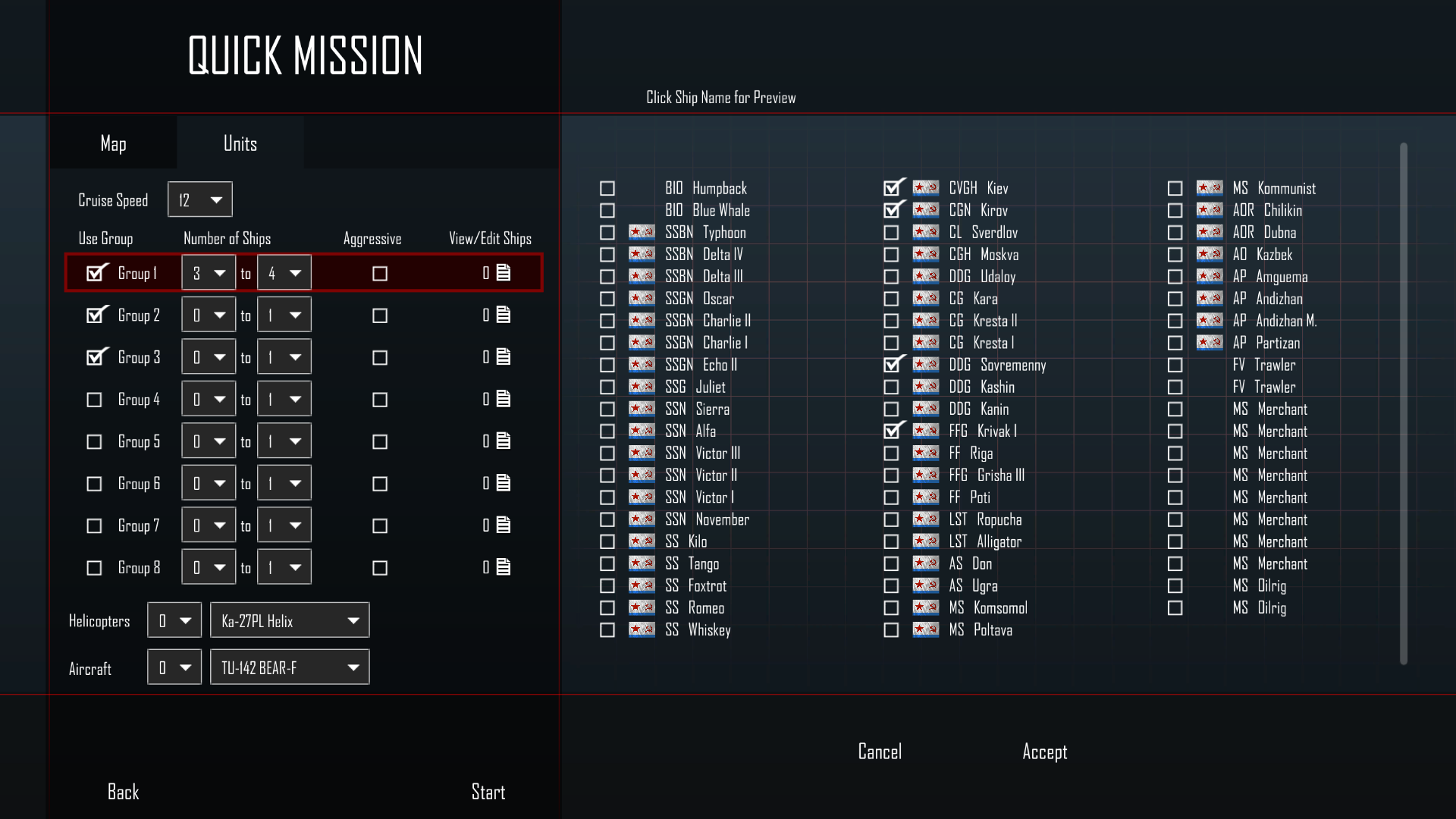Go Back to the previous menu

(x=123, y=792)
